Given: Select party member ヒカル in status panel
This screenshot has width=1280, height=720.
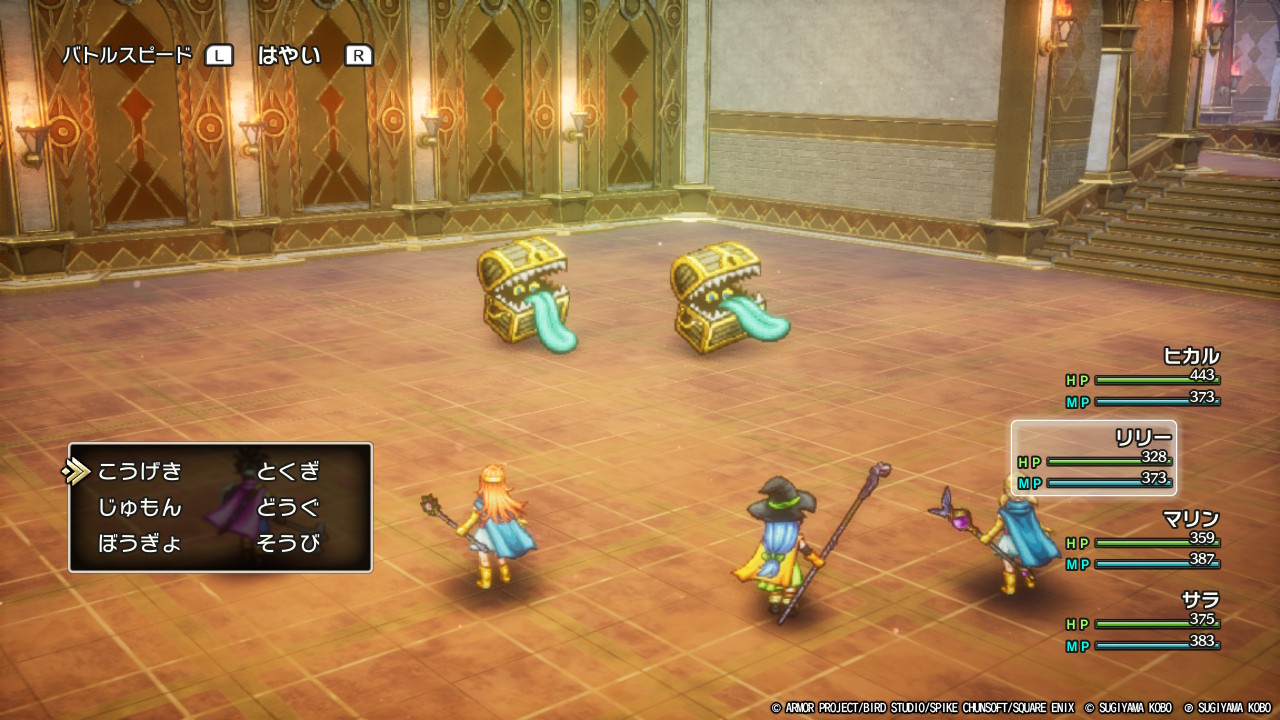Looking at the screenshot, I should coord(1143,377).
